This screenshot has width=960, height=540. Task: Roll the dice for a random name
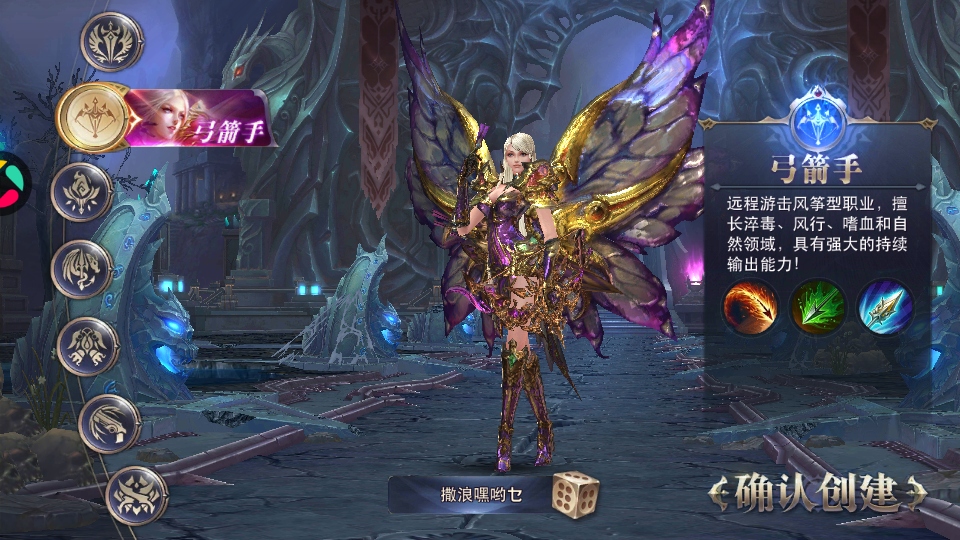click(575, 494)
